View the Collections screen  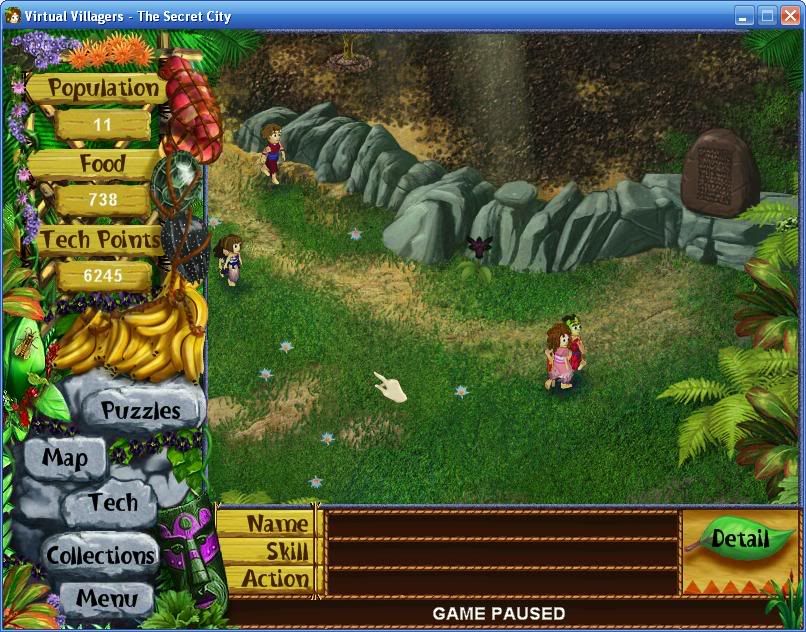(x=101, y=555)
